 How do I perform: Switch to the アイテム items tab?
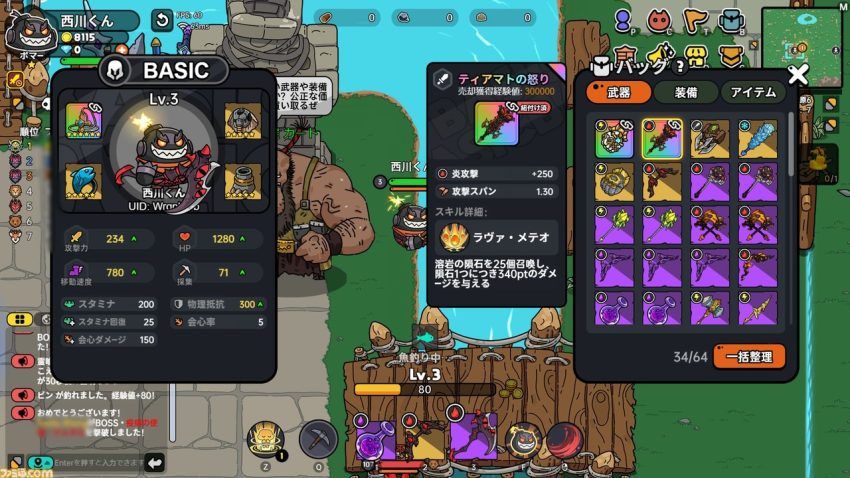(x=752, y=92)
